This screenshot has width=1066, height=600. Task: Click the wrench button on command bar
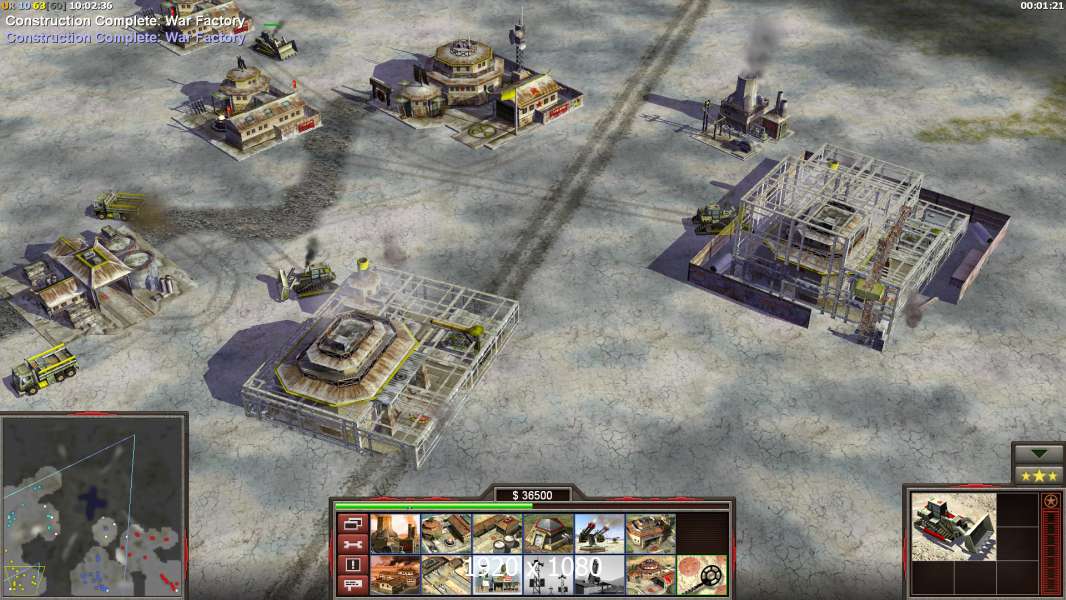351,544
